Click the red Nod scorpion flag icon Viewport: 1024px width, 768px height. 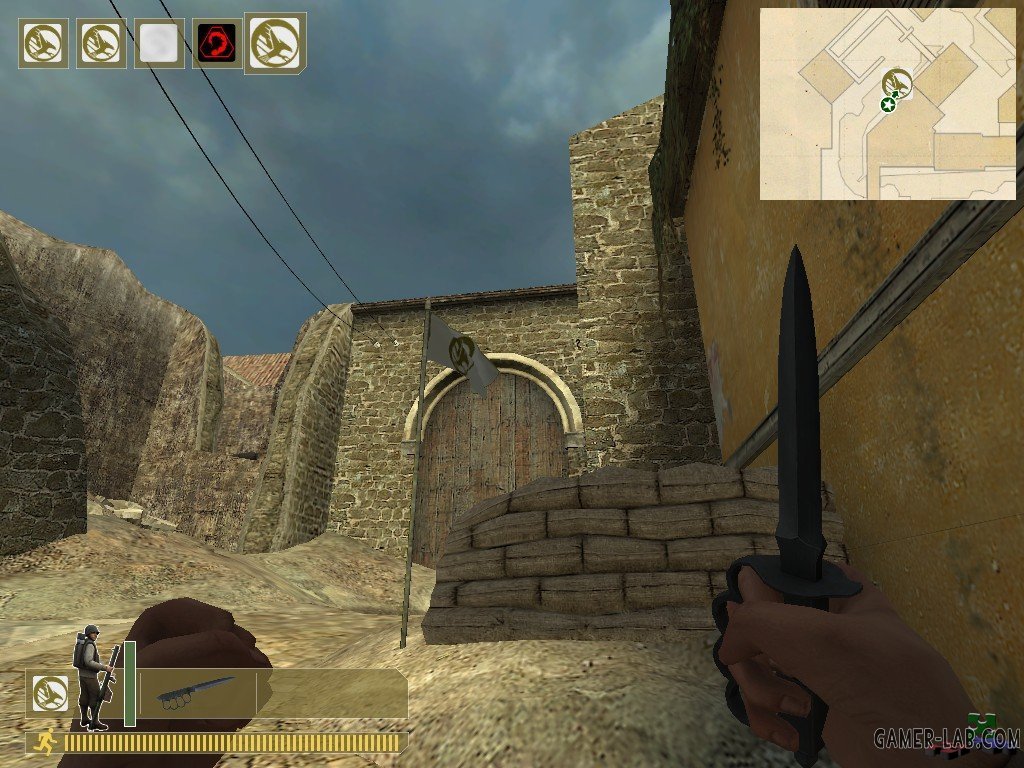click(216, 44)
